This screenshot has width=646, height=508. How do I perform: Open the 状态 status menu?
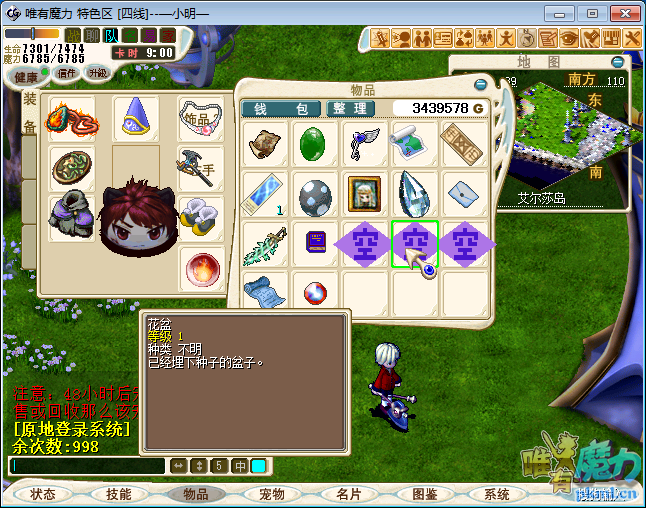pos(43,494)
